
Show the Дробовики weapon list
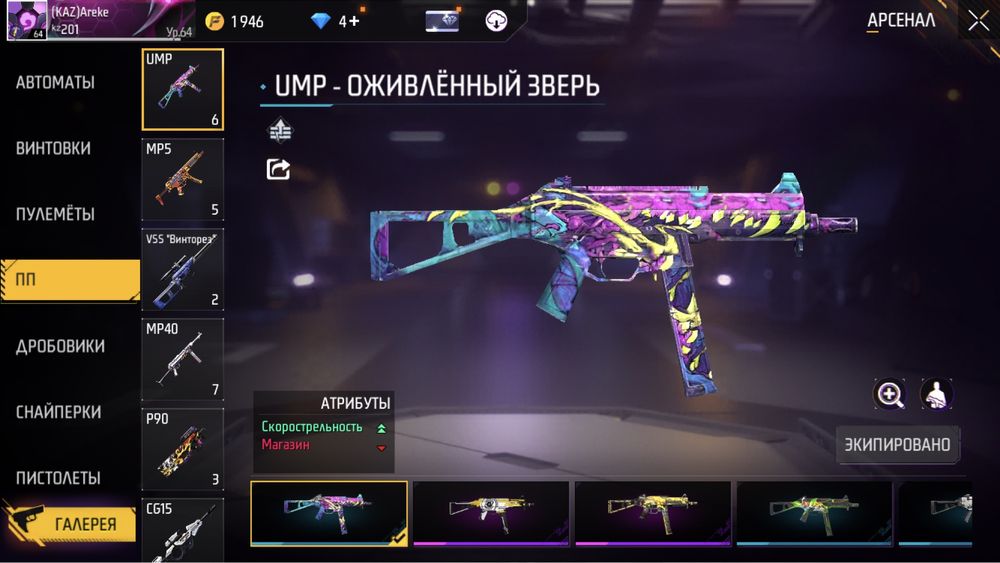(61, 347)
